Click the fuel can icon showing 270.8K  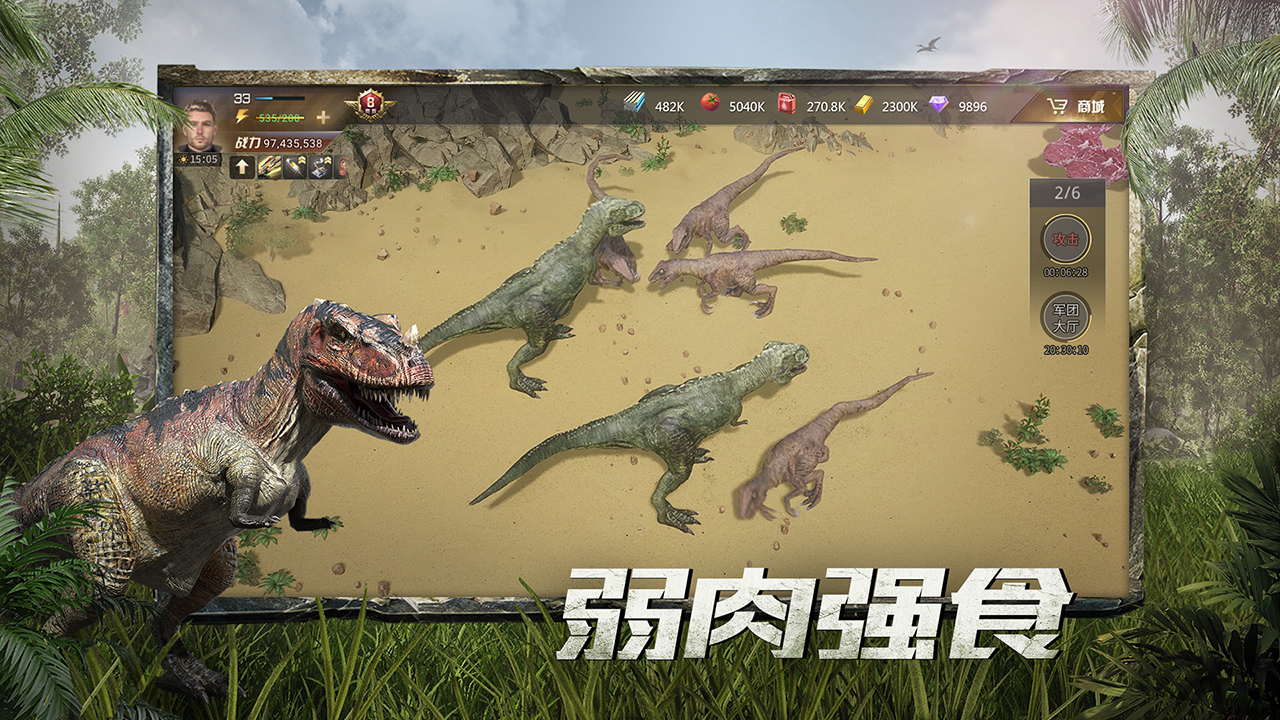787,103
